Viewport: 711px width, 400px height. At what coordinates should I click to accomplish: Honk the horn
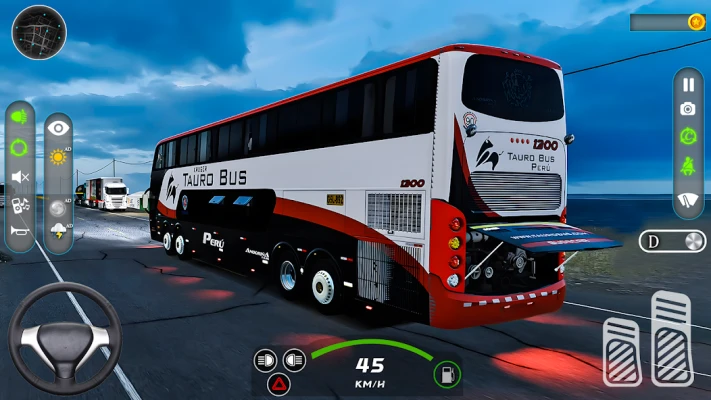19,232
